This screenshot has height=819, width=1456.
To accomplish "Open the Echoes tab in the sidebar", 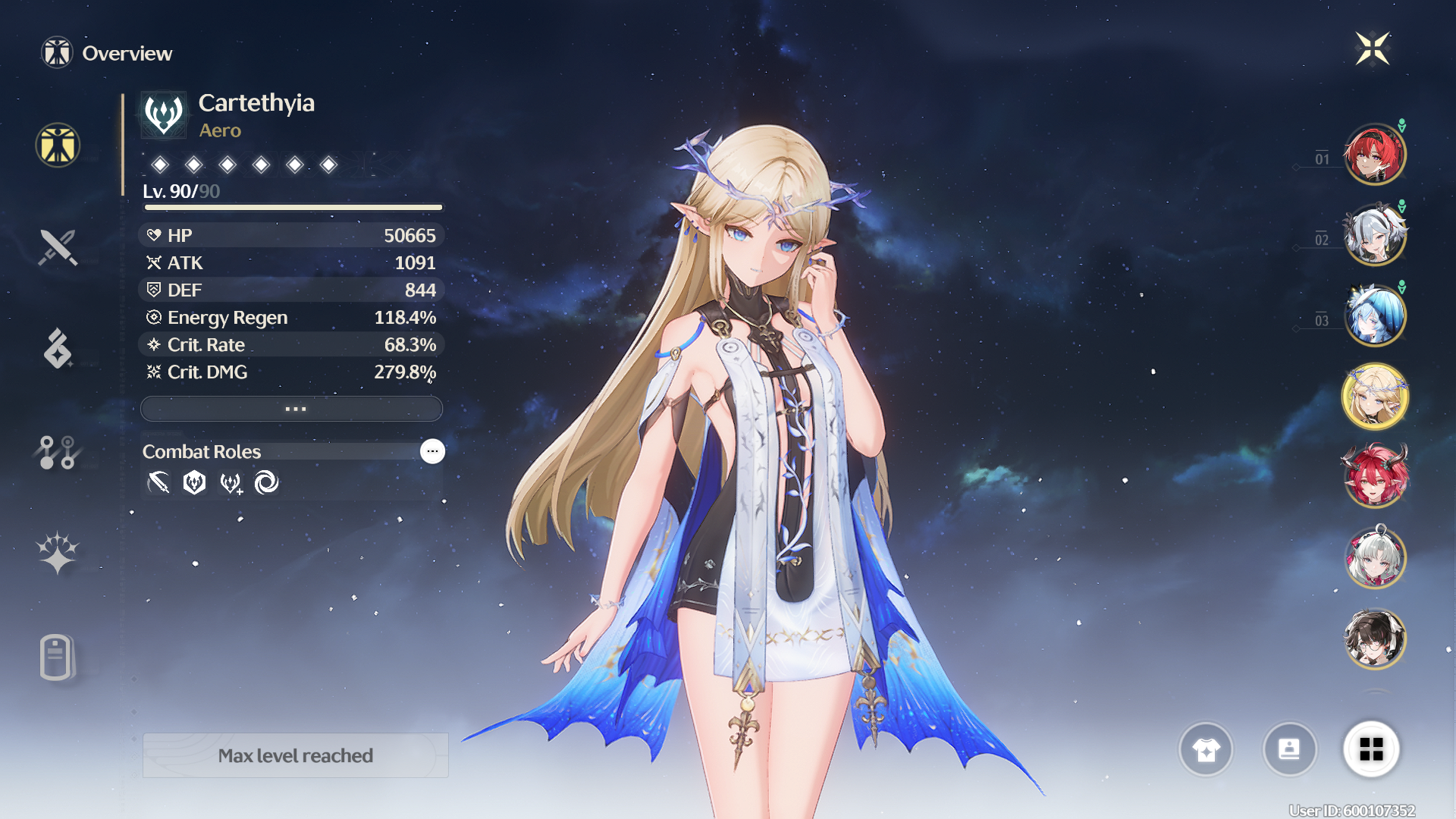I will point(58,349).
